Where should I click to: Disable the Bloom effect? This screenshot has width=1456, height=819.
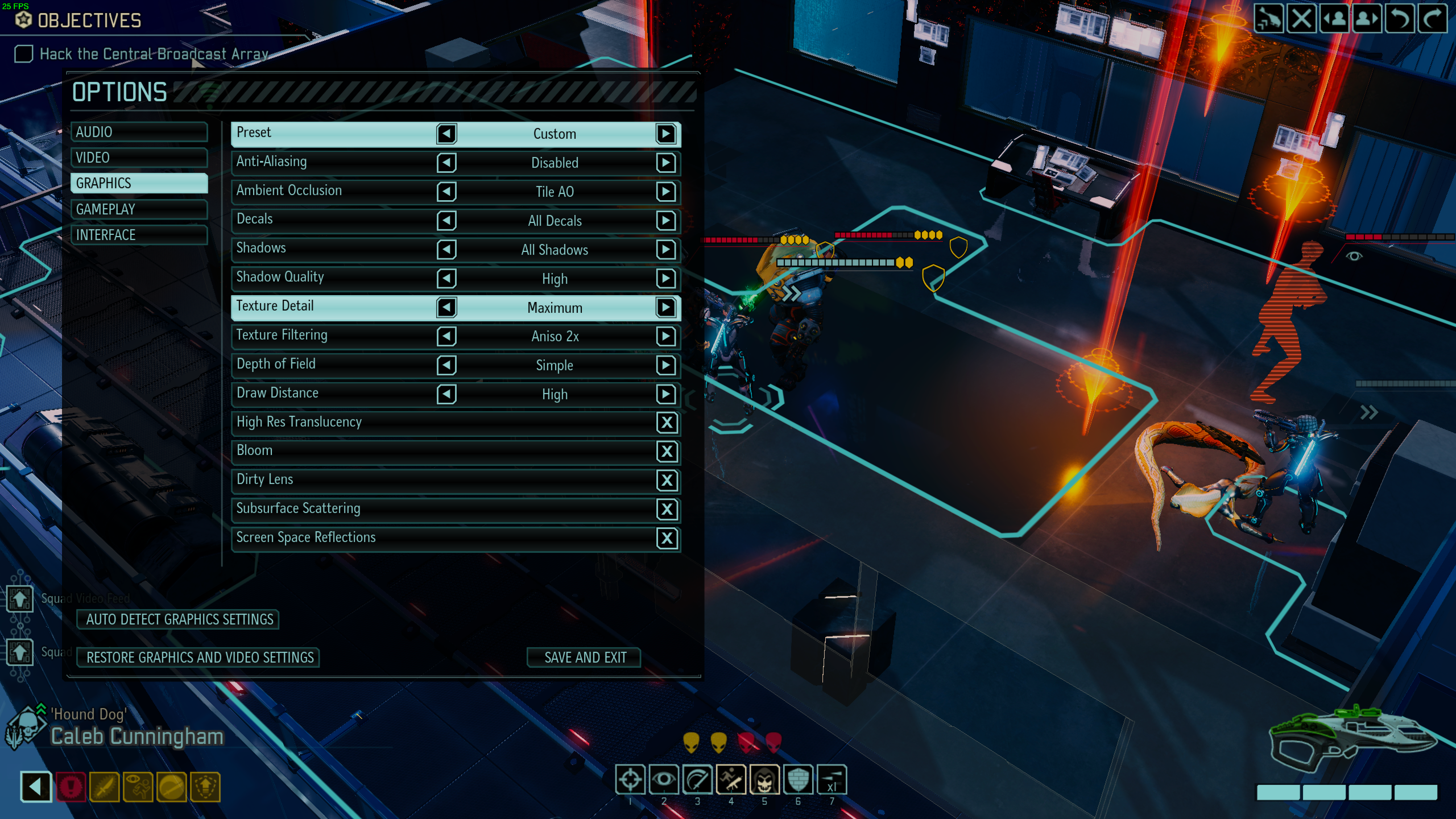point(667,452)
